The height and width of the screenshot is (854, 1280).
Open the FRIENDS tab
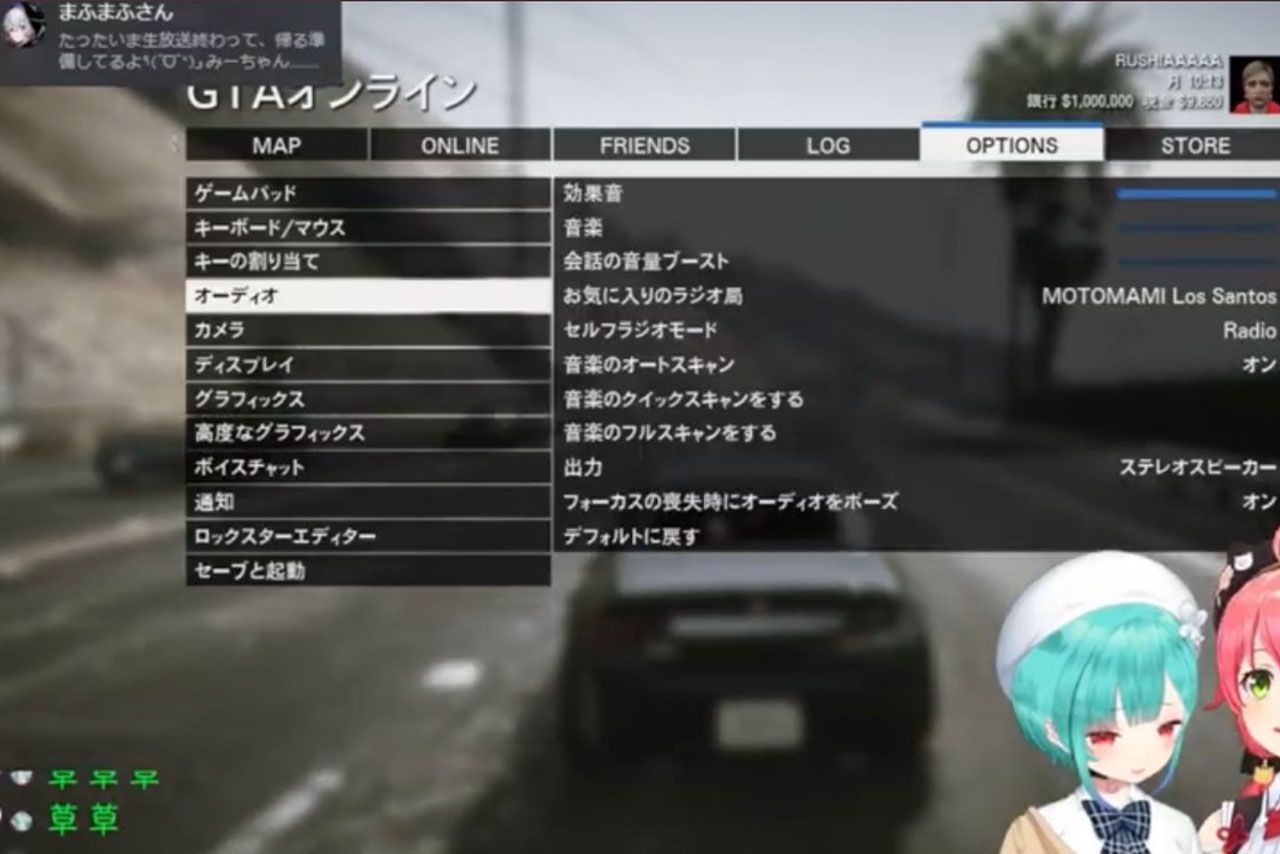point(643,145)
